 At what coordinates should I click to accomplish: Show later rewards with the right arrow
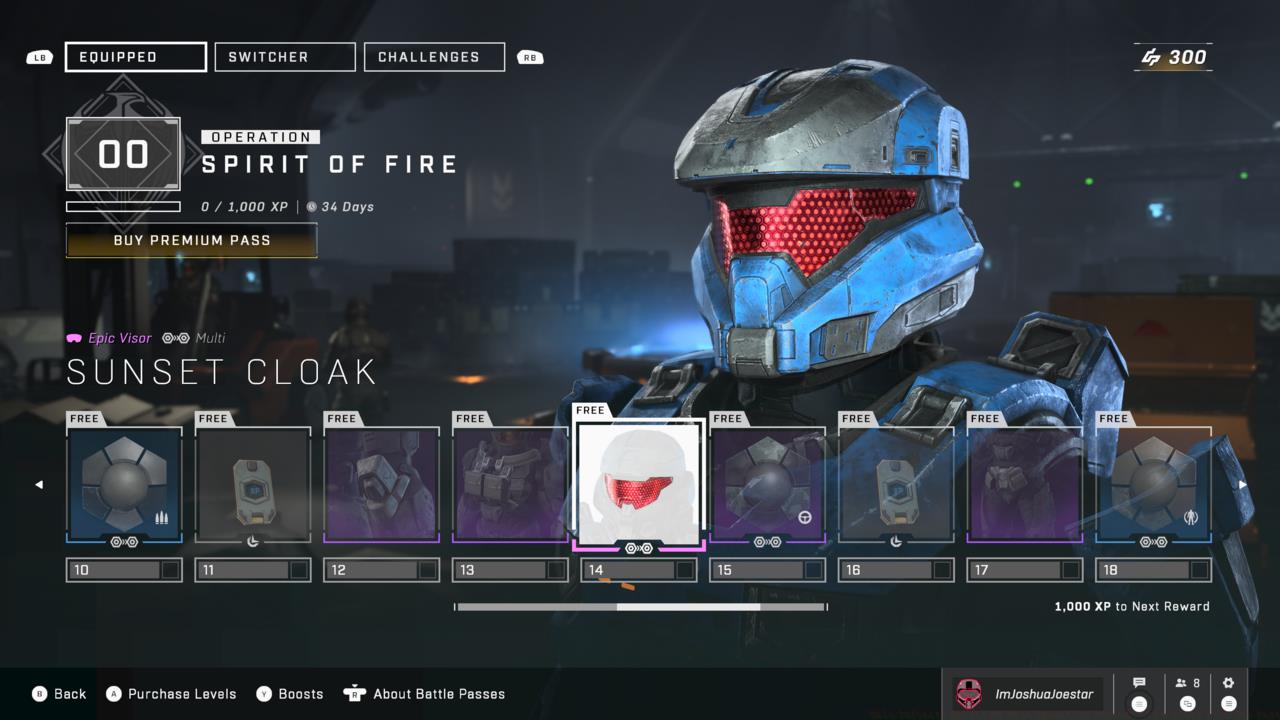(1243, 485)
